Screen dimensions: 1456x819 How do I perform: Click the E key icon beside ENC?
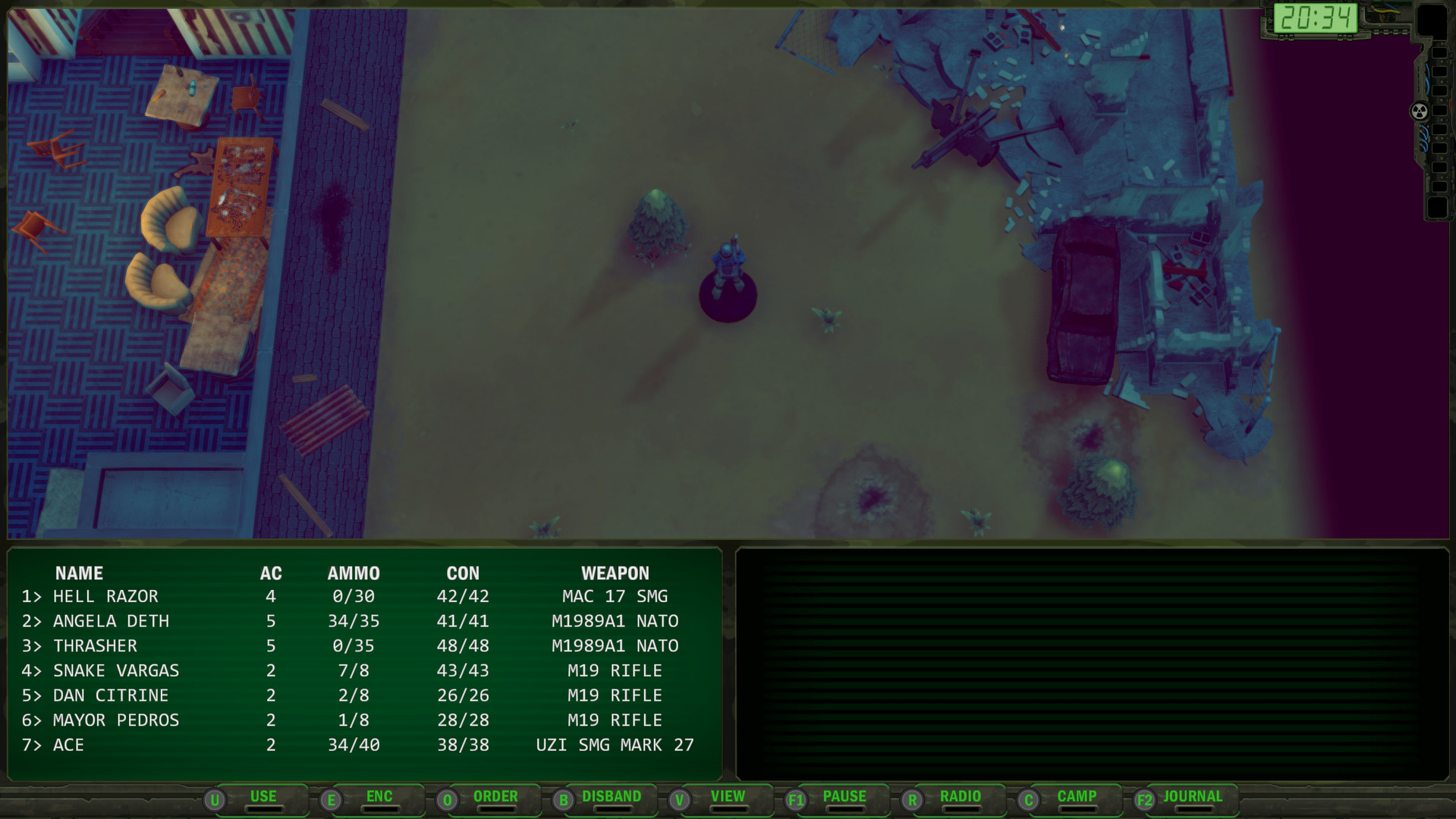click(x=331, y=798)
